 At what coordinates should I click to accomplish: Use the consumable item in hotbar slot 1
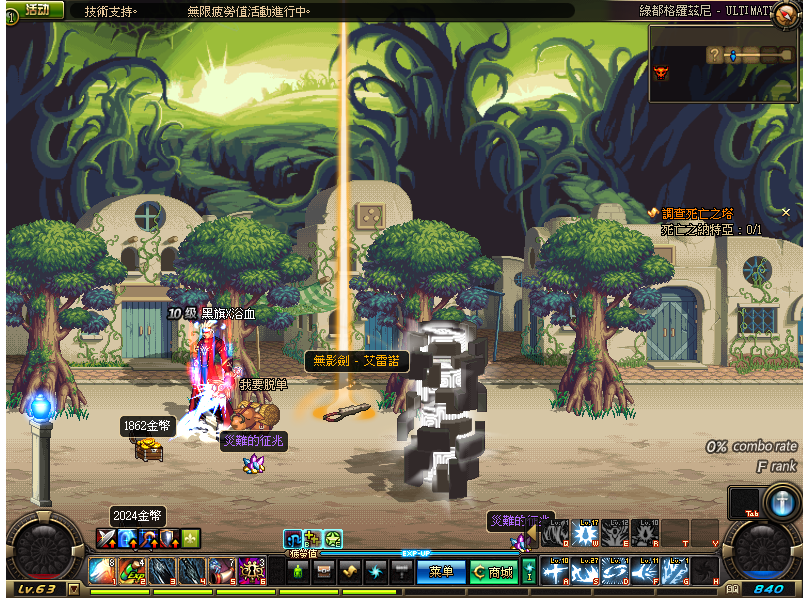click(102, 571)
